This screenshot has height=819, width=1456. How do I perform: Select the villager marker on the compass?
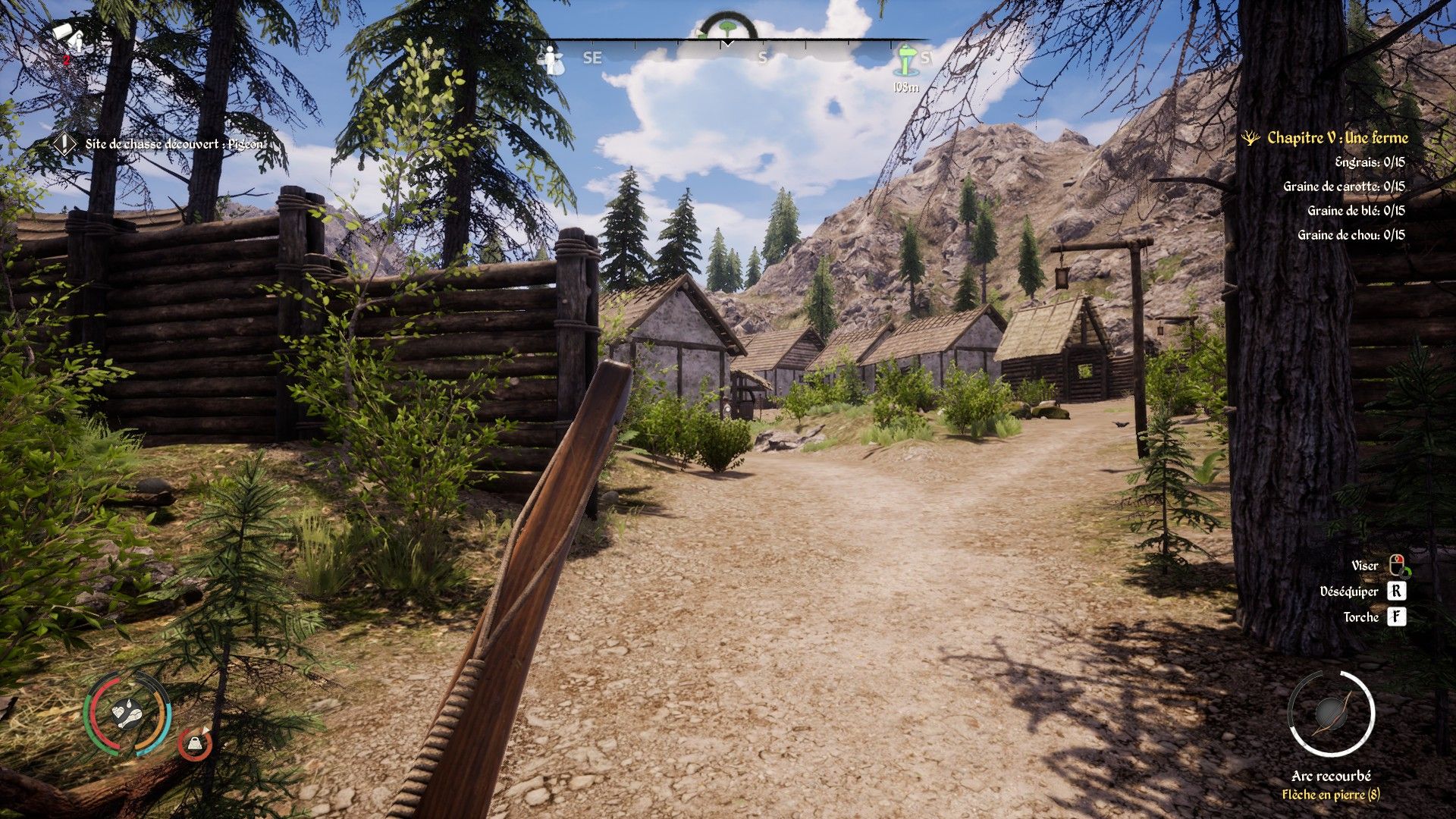pyautogui.click(x=551, y=59)
